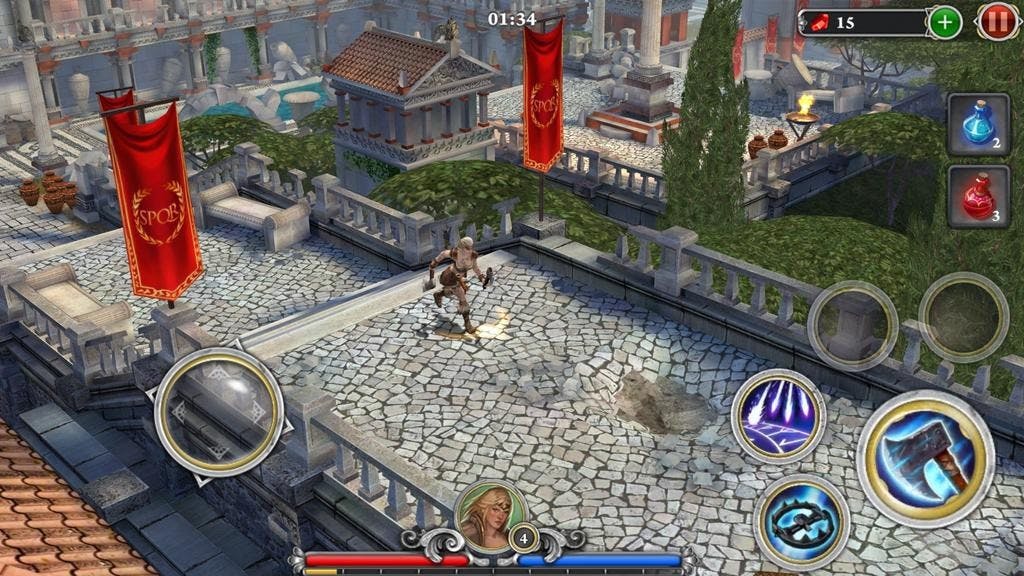Activate the falling spikes skill

point(778,415)
